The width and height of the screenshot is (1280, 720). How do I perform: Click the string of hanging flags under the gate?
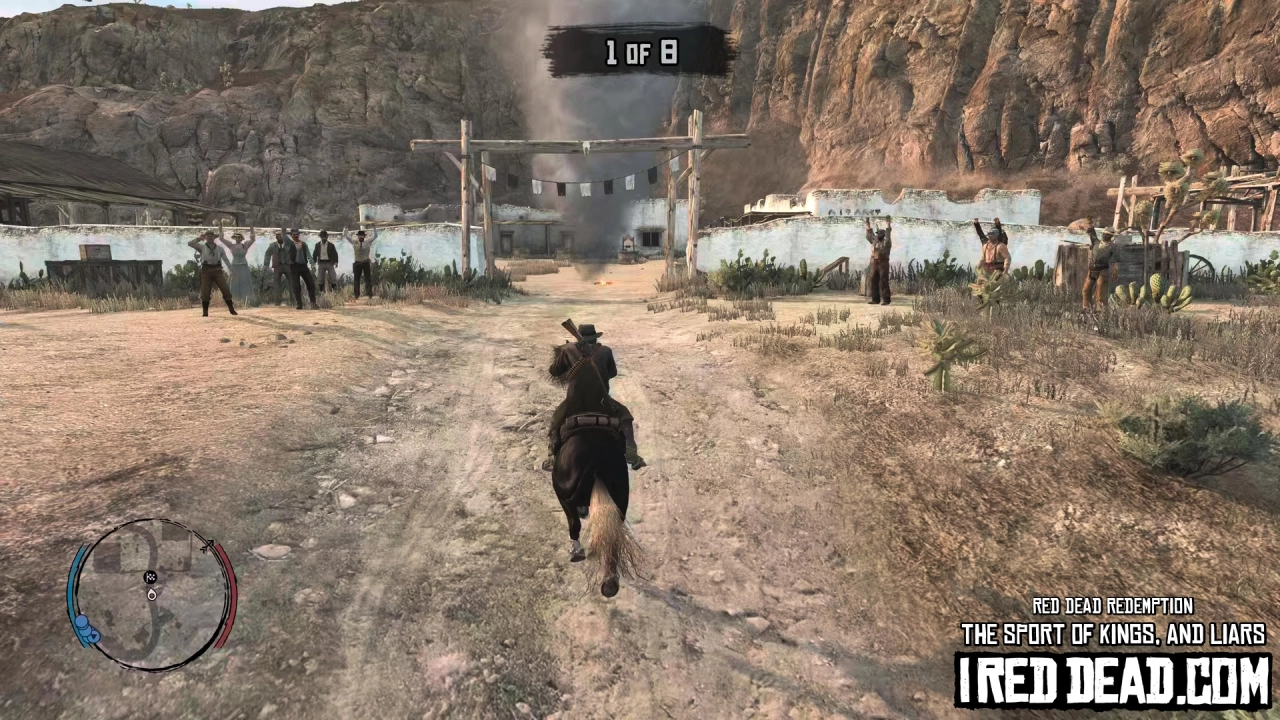pyautogui.click(x=570, y=185)
